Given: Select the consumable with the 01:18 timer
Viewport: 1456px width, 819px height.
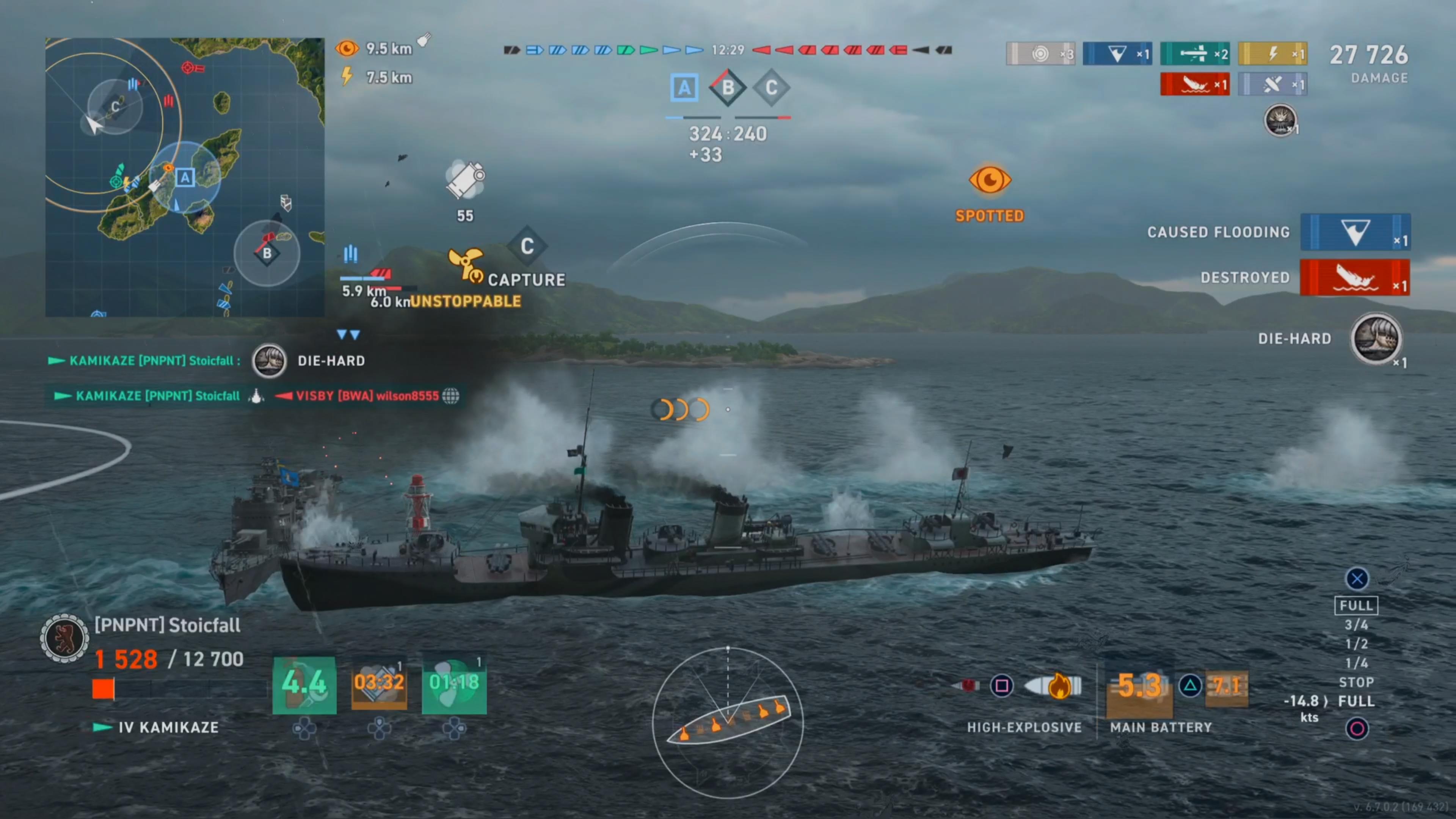Looking at the screenshot, I should click(x=454, y=684).
